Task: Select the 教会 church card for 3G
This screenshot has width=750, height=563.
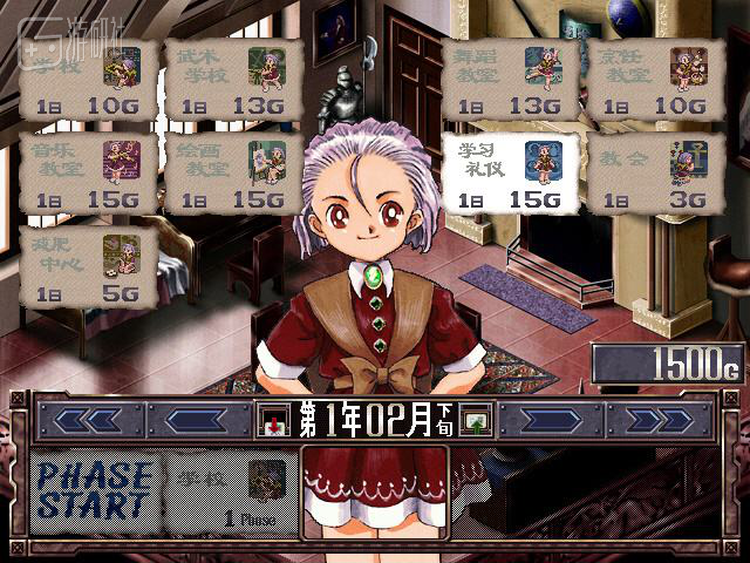Action: (655, 172)
